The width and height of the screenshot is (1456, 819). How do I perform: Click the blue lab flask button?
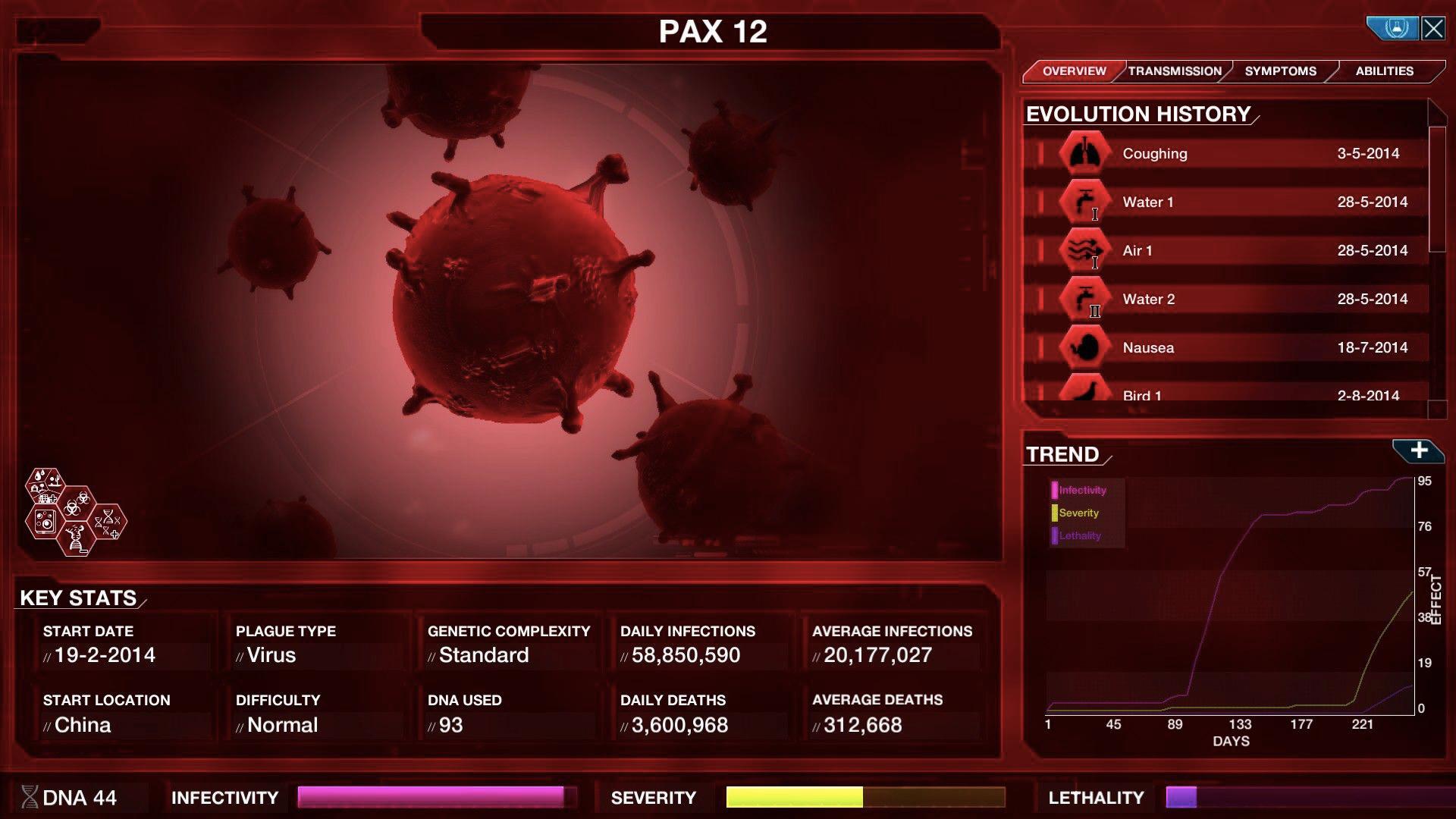pyautogui.click(x=1394, y=29)
